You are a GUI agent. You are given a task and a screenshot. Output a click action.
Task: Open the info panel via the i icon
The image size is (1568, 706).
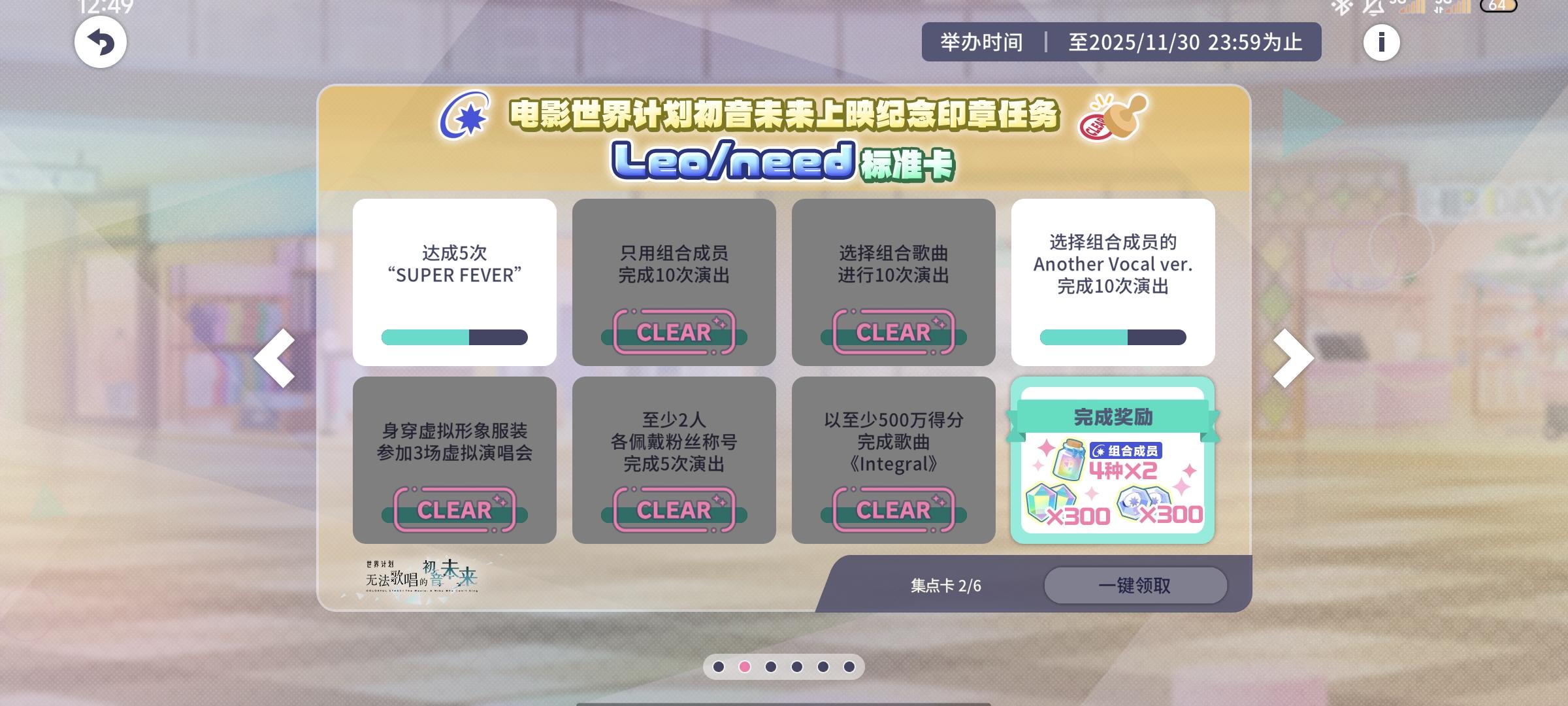pos(1382,42)
